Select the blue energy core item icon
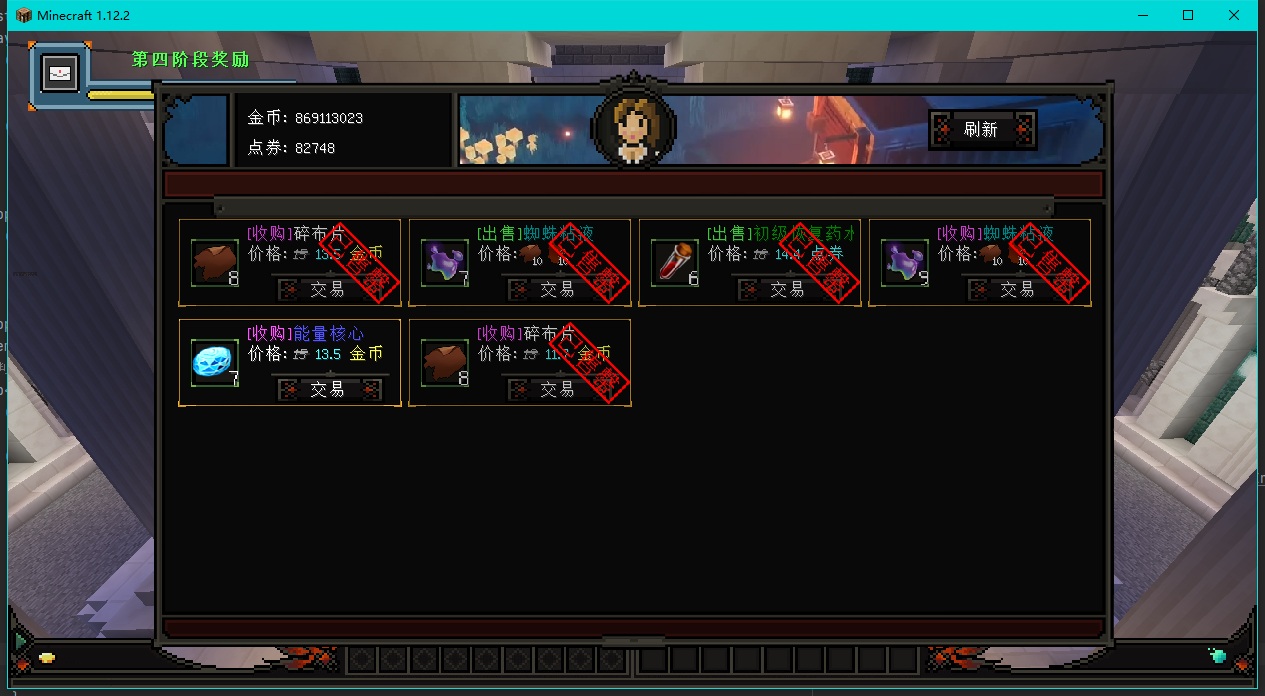This screenshot has height=696, width=1265. [215, 363]
